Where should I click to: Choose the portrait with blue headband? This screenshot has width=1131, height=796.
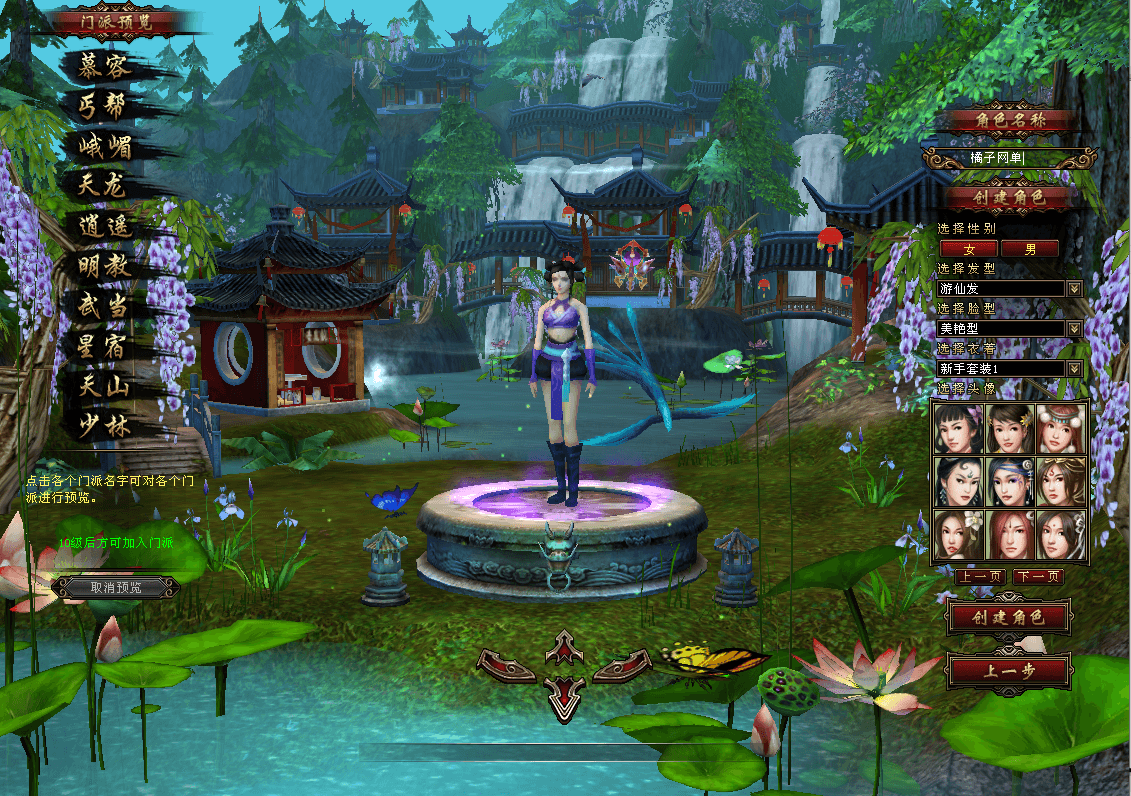[1009, 481]
